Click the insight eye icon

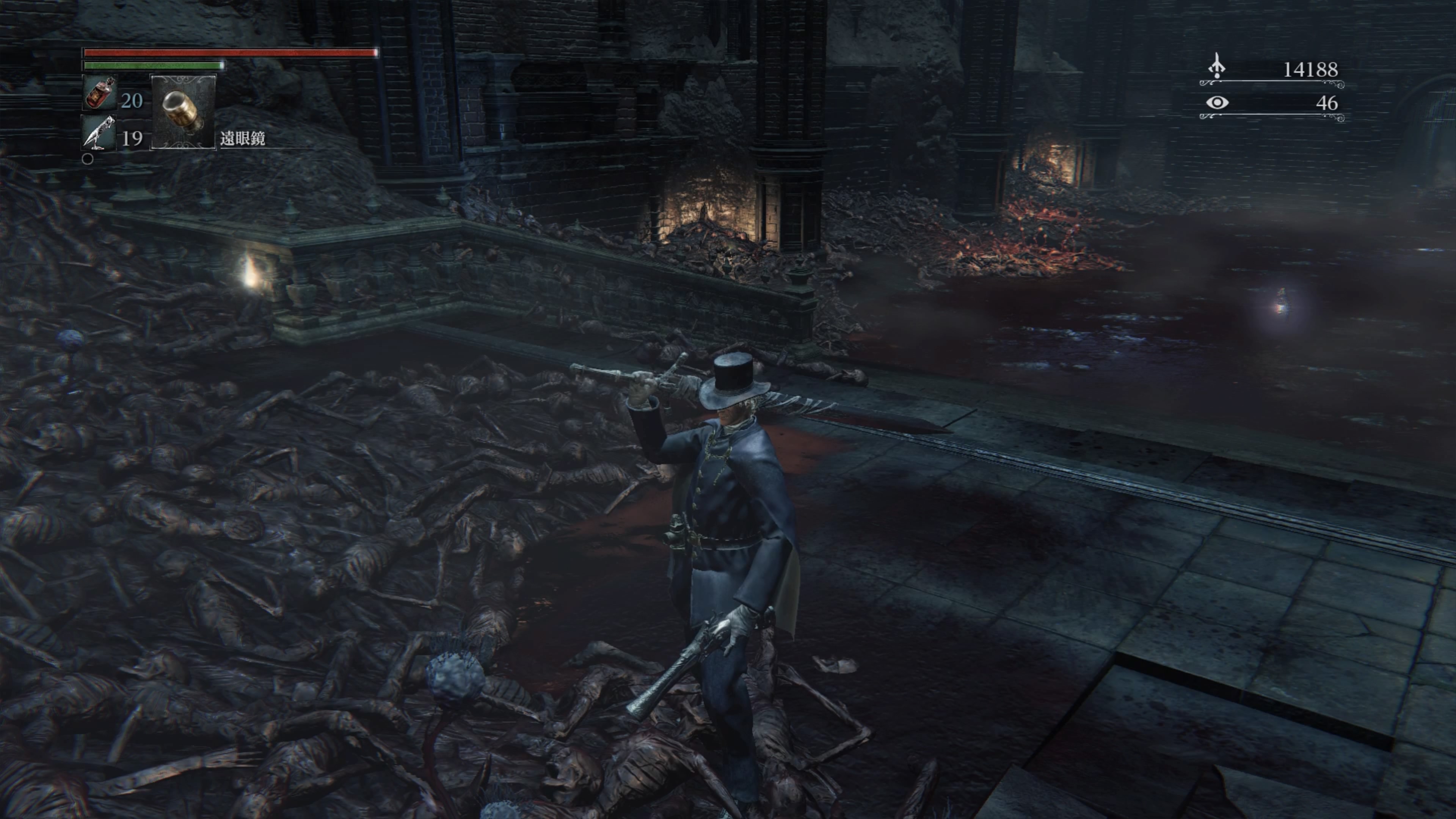coord(1216,102)
